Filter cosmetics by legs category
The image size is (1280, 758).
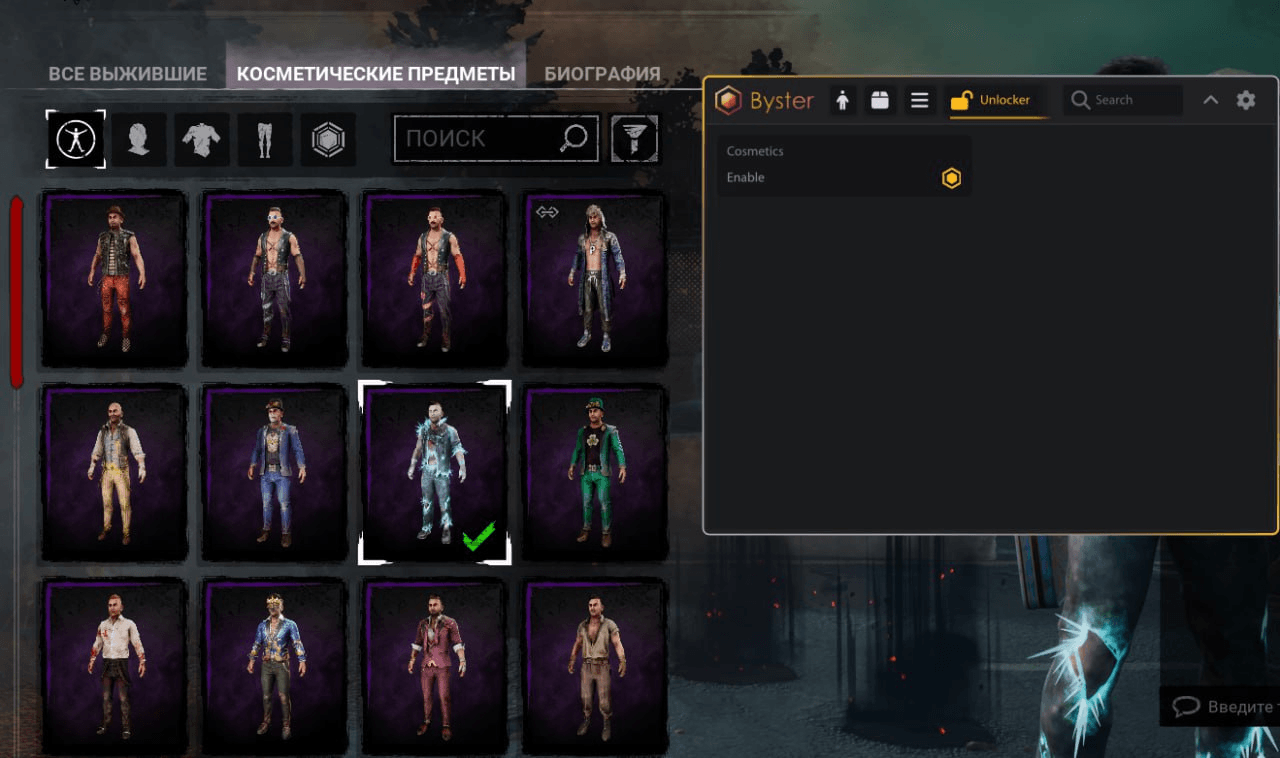[265, 139]
